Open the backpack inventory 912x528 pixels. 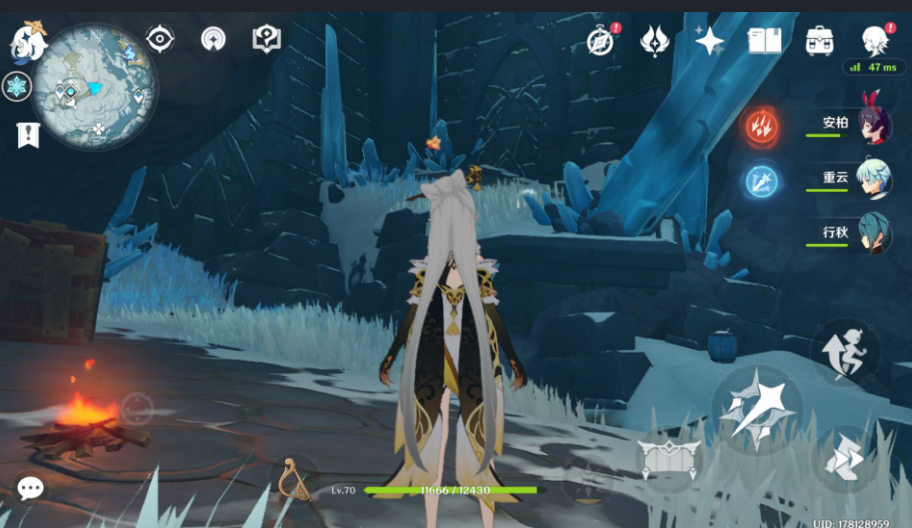[820, 41]
